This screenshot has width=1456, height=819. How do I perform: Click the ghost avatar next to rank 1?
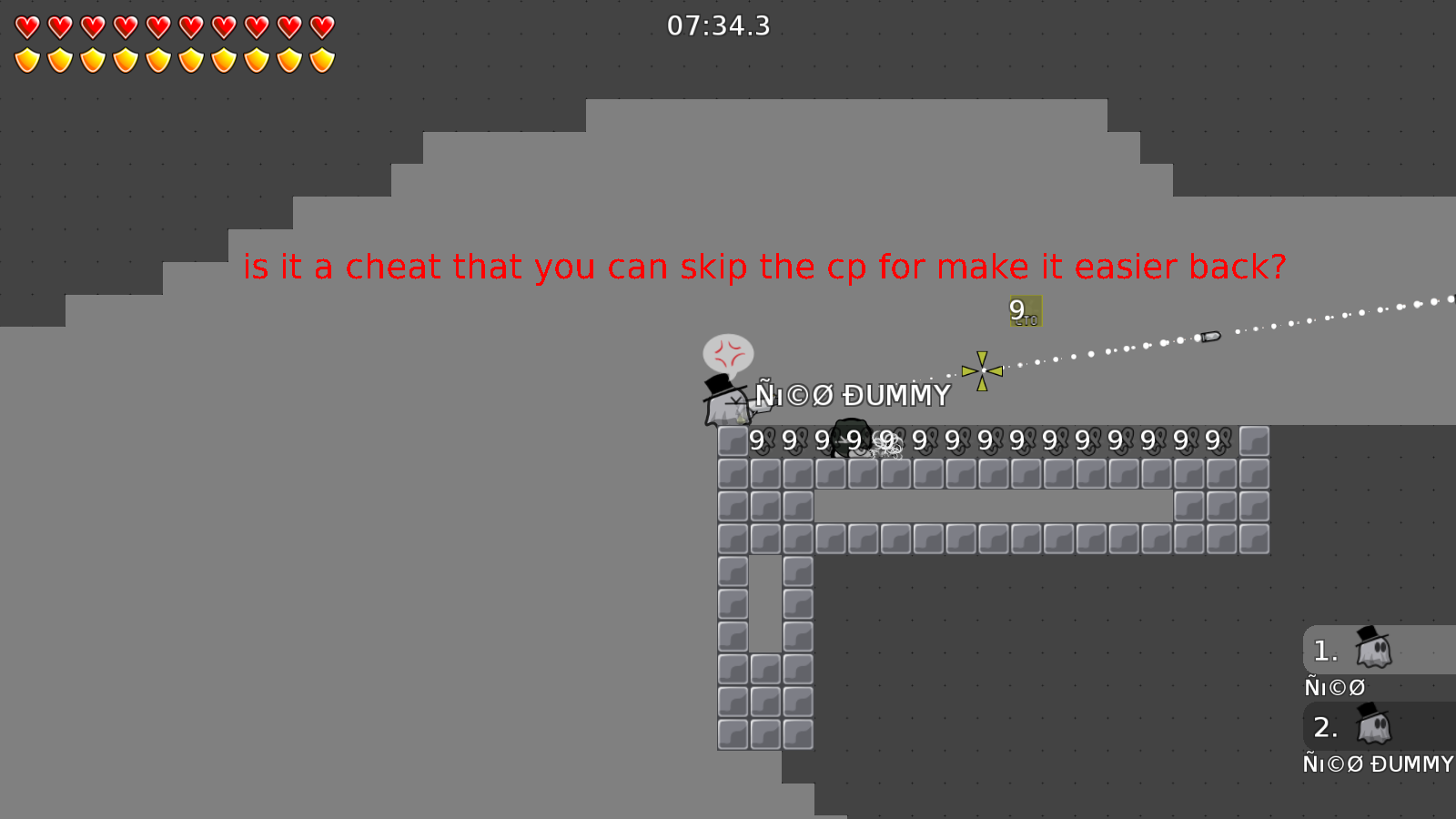point(1372,650)
